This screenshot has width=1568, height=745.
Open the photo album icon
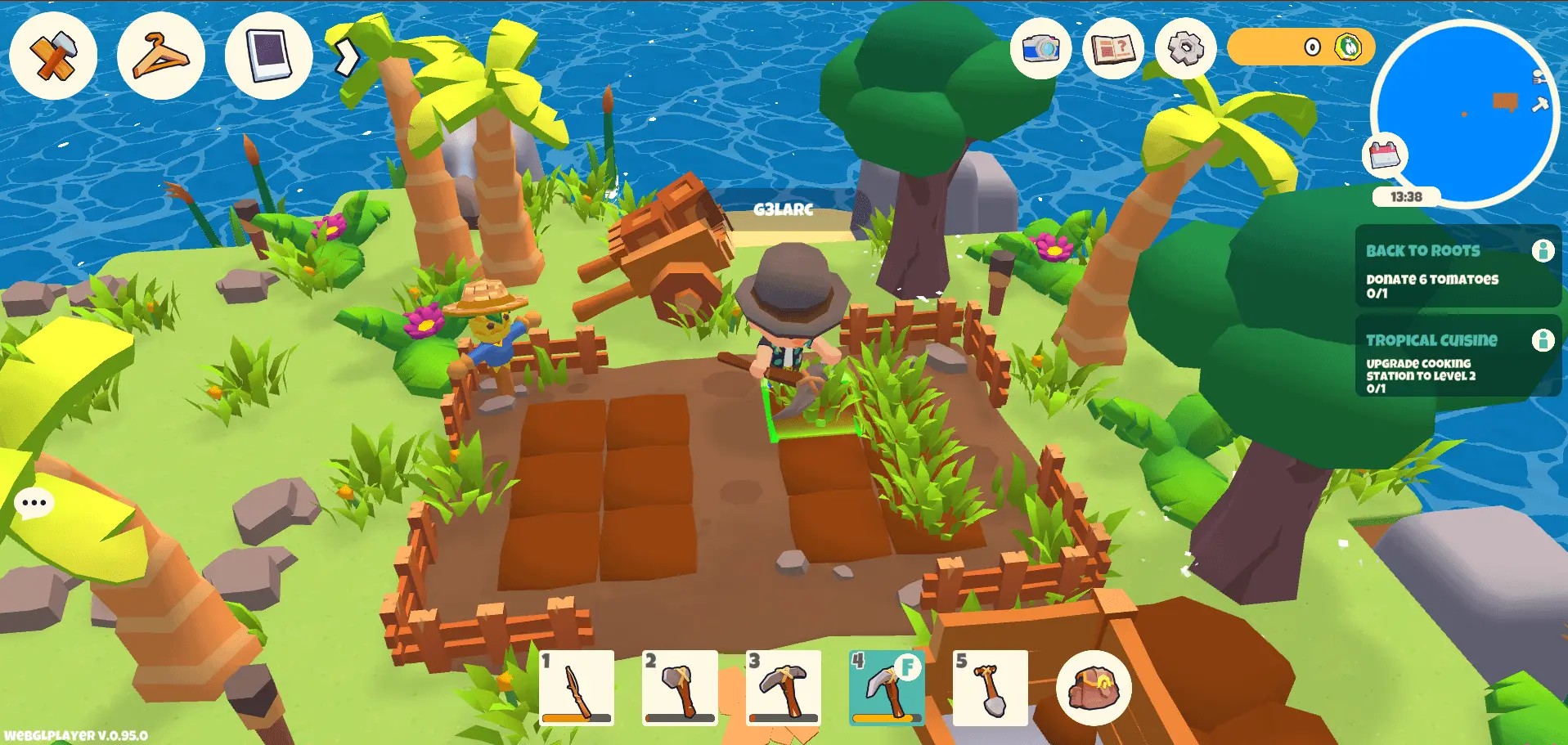(x=268, y=56)
